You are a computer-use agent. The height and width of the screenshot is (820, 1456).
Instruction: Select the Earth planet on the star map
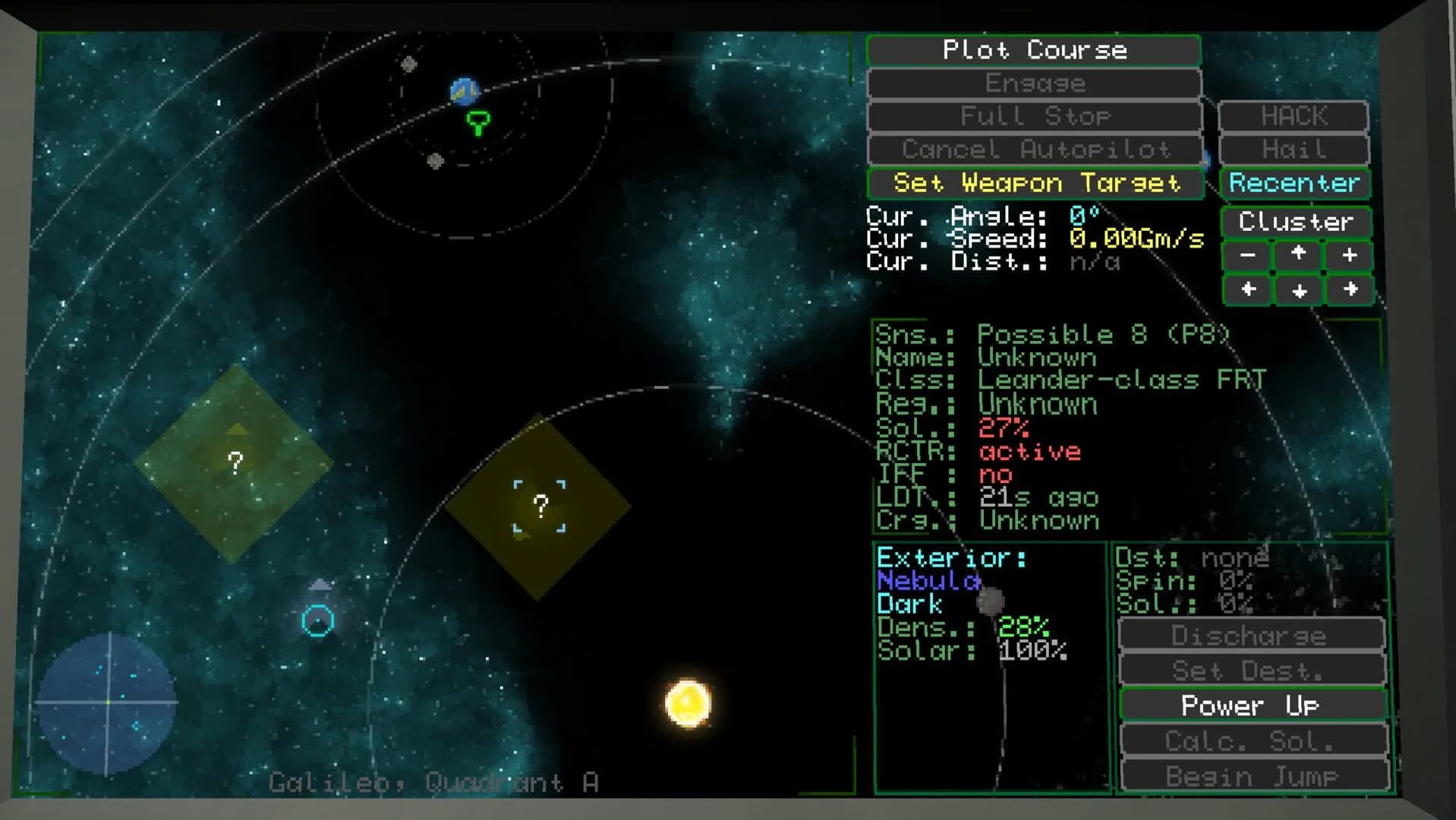tap(464, 91)
